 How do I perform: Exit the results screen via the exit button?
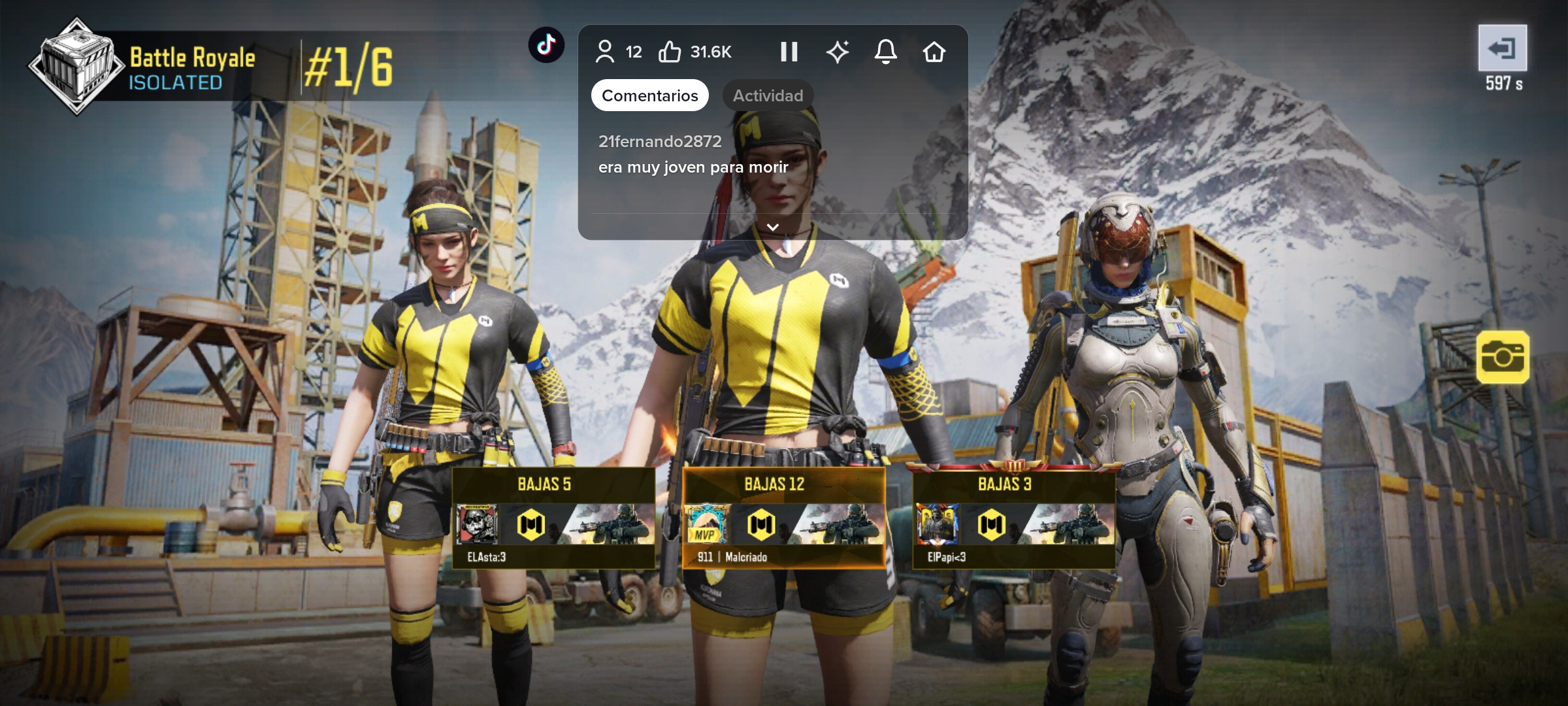tap(1502, 48)
